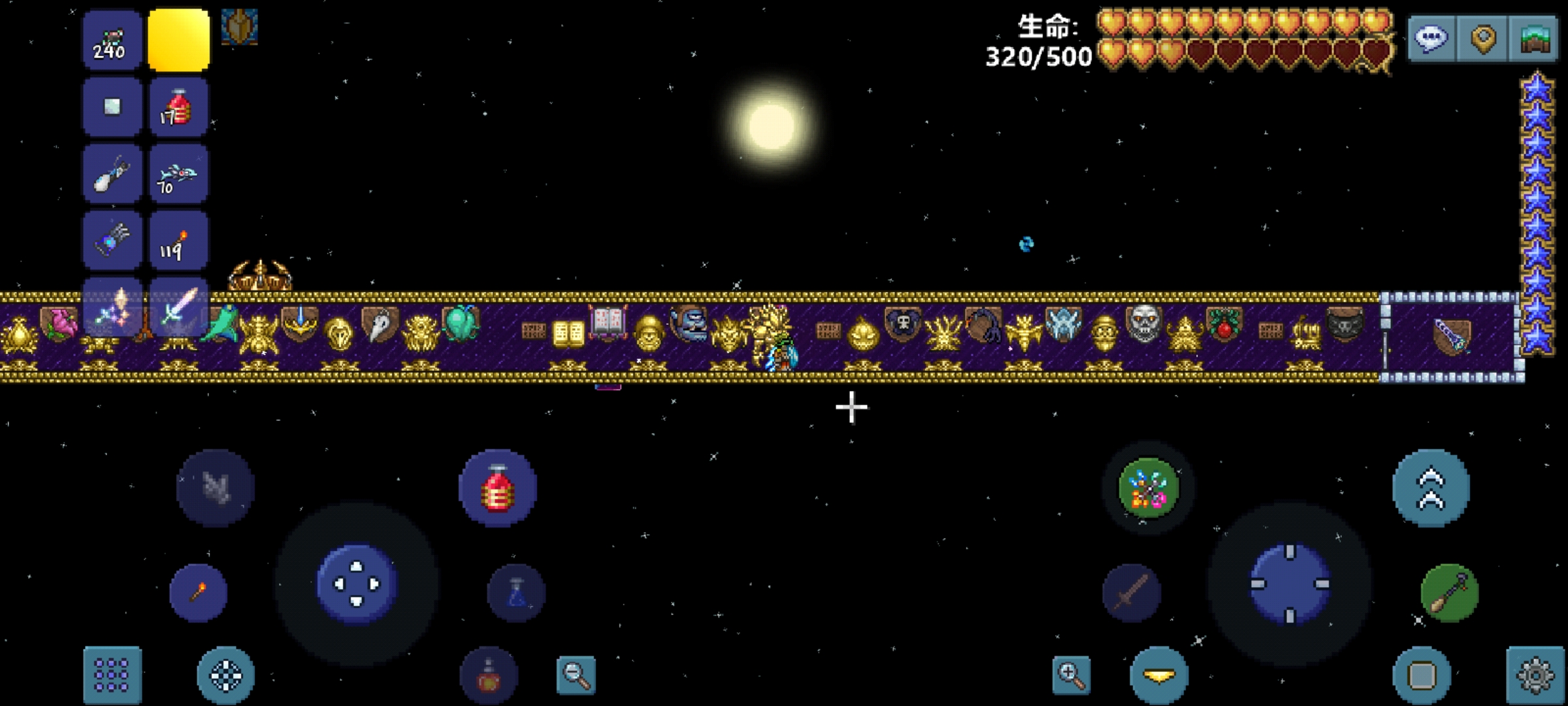Select the healing potion hotbar slot
The width and height of the screenshot is (1568, 706).
pyautogui.click(x=178, y=108)
